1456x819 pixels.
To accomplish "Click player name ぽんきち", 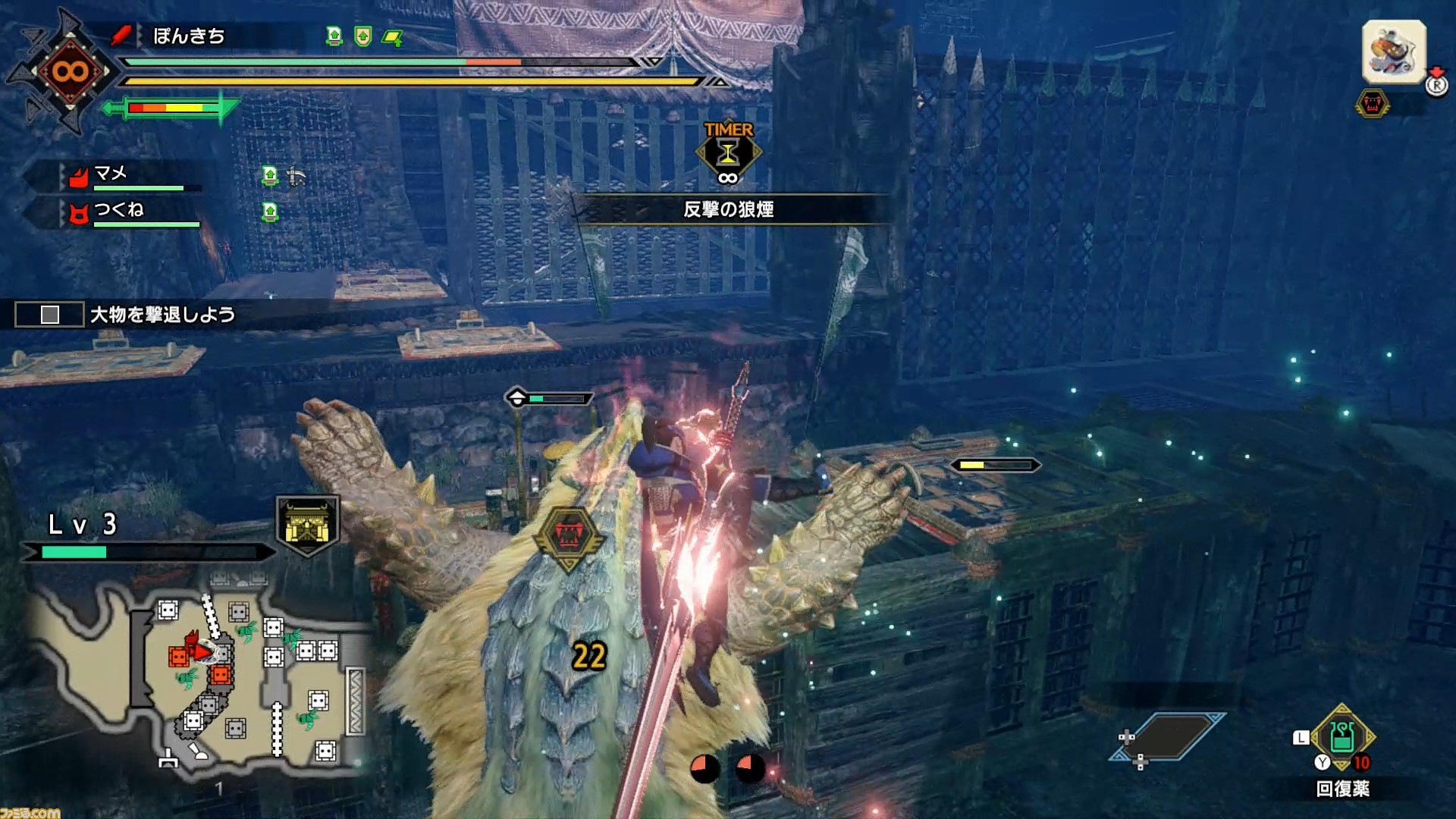I will pos(189,36).
